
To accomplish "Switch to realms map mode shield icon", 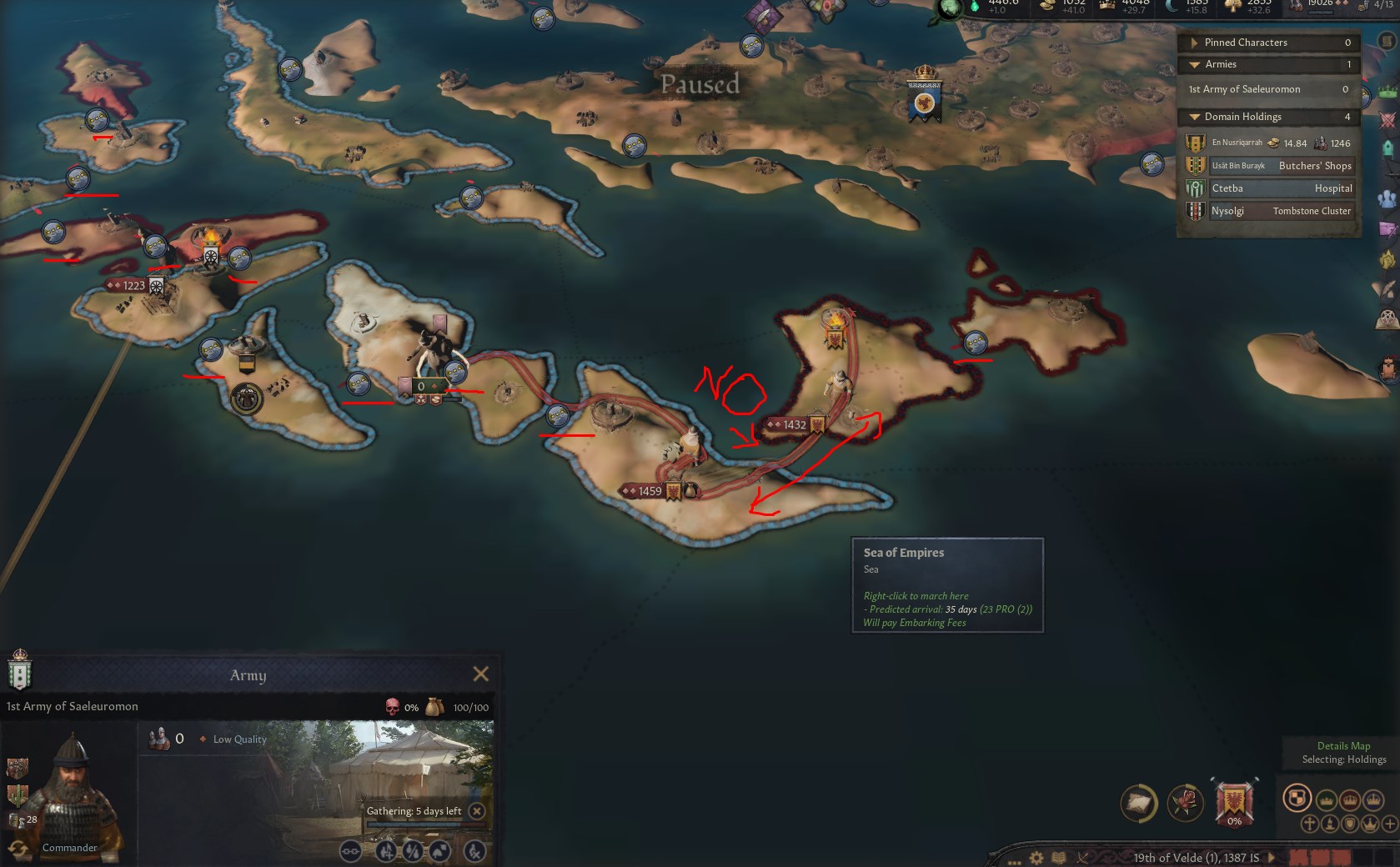I will (x=1297, y=798).
